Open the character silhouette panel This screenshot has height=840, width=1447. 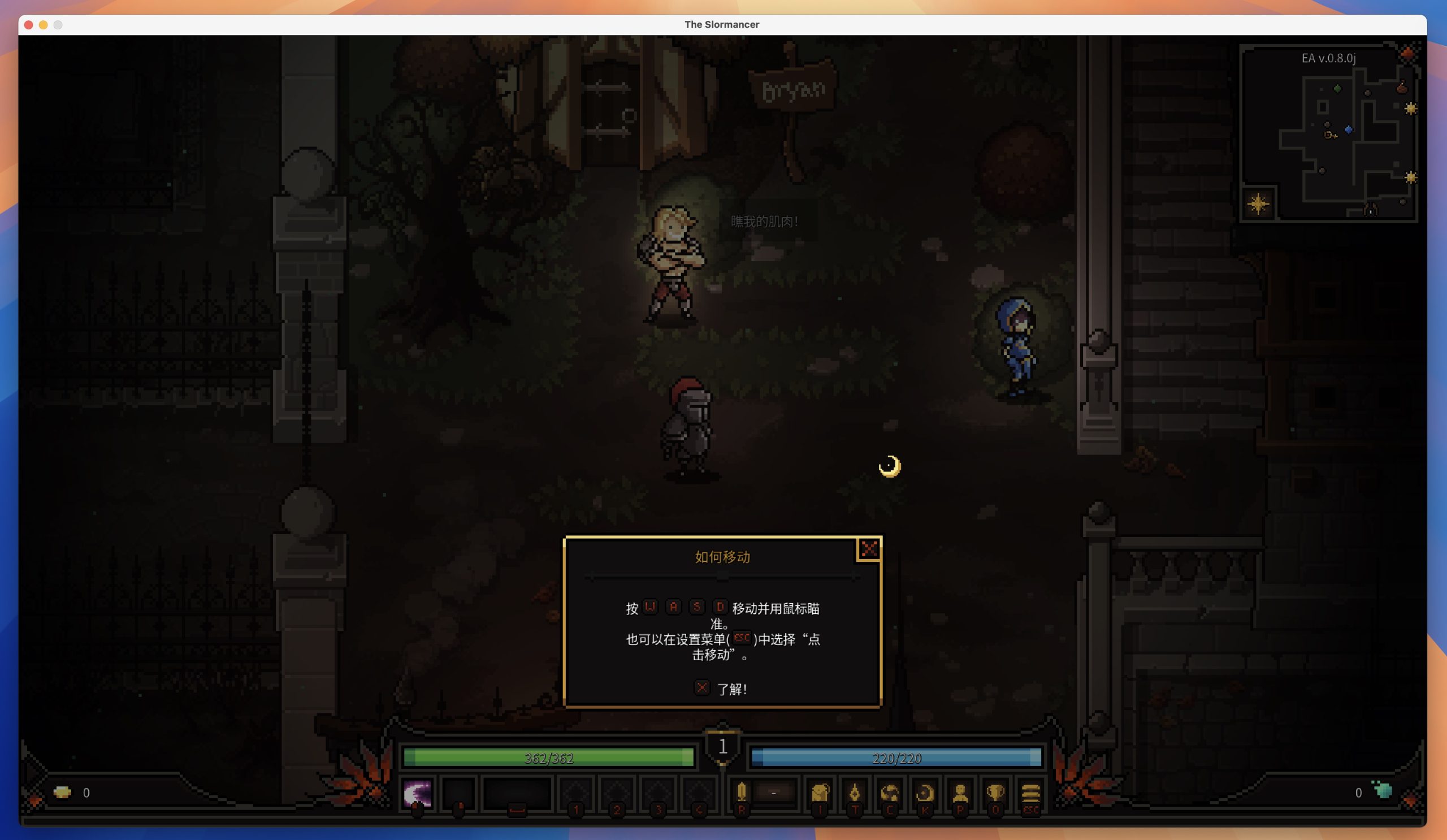tap(960, 794)
